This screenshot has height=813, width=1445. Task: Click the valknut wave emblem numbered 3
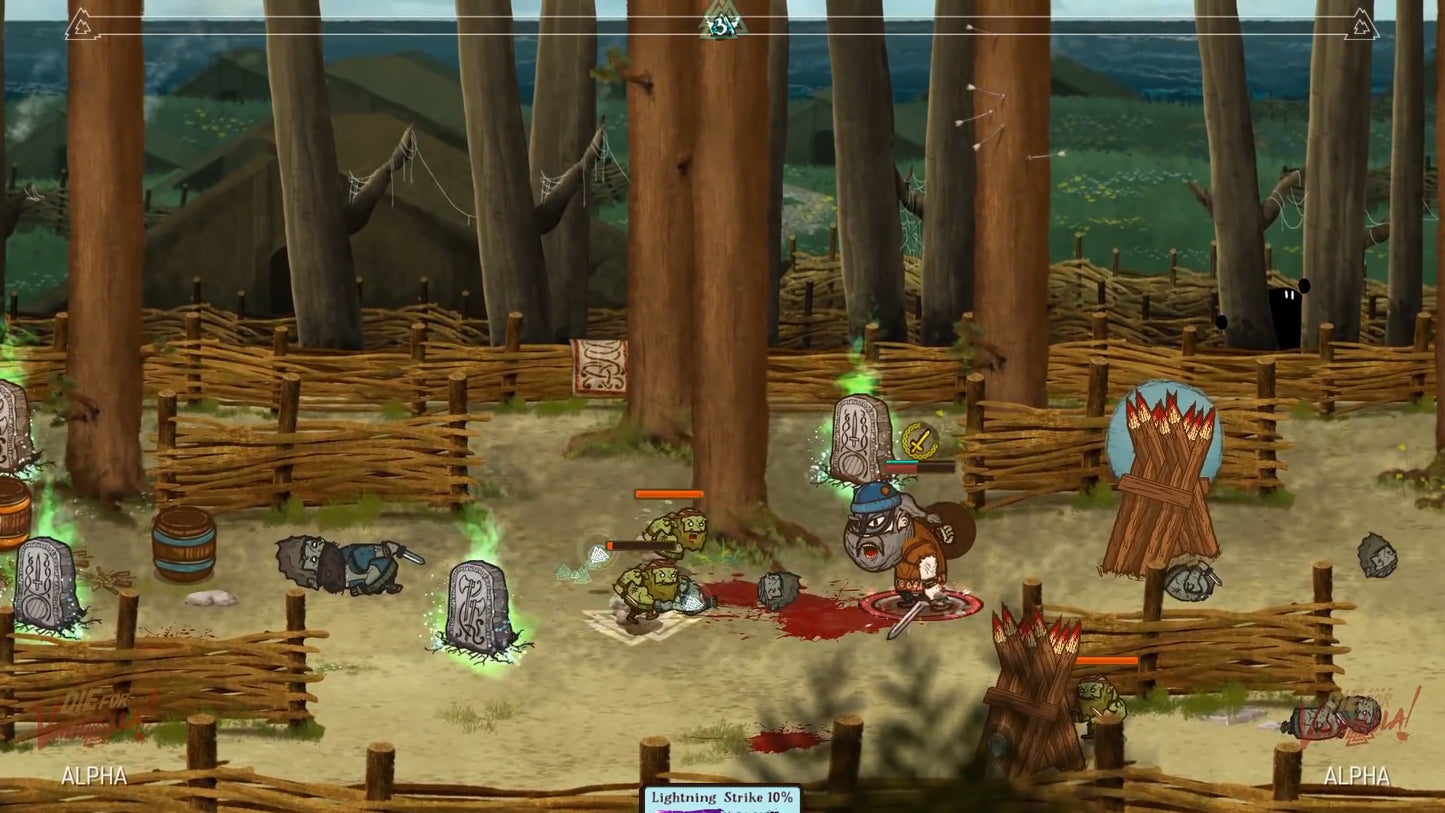point(722,23)
